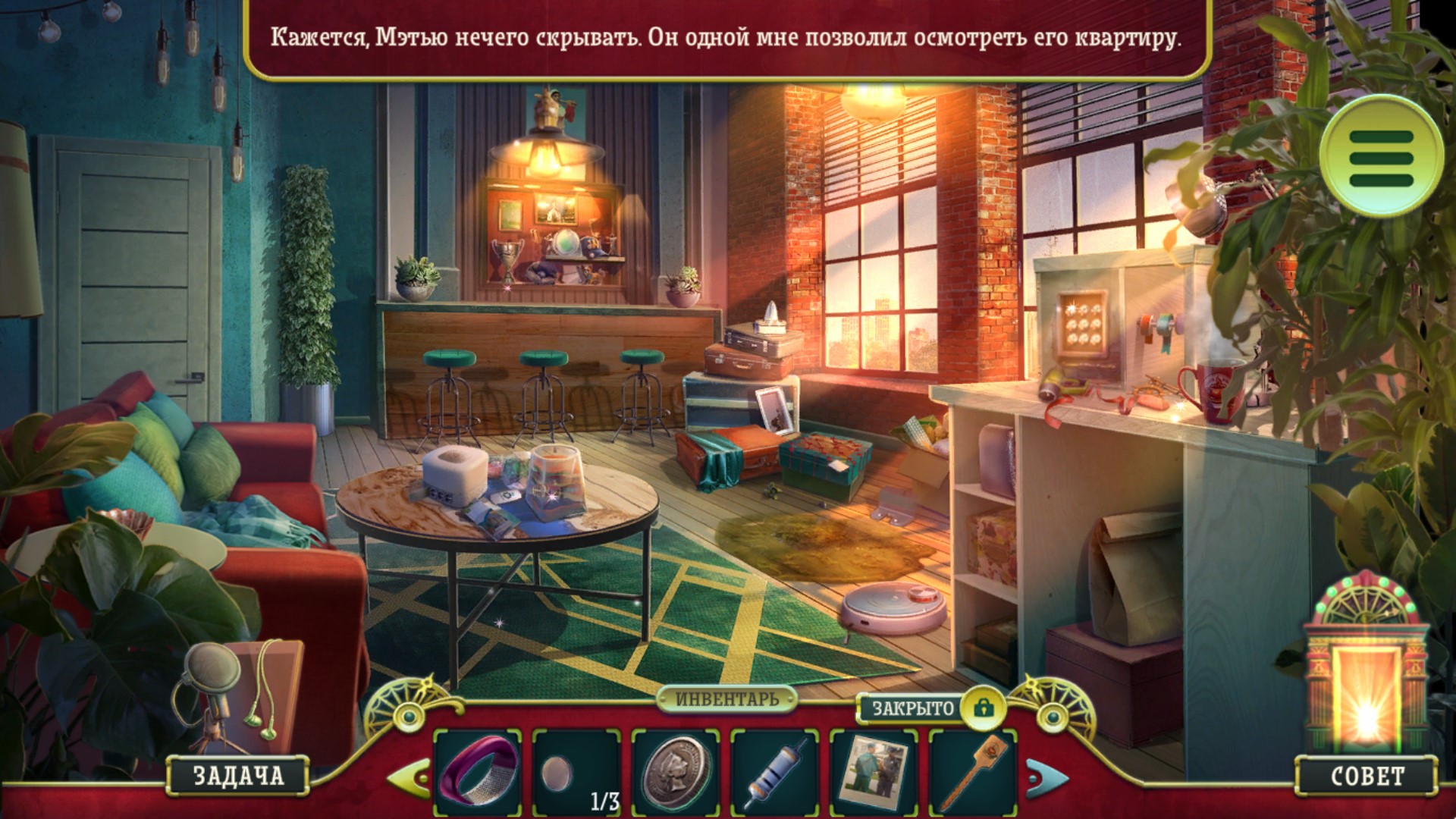The height and width of the screenshot is (819, 1456).
Task: Click the Инвентарь inventory label
Action: point(726,698)
